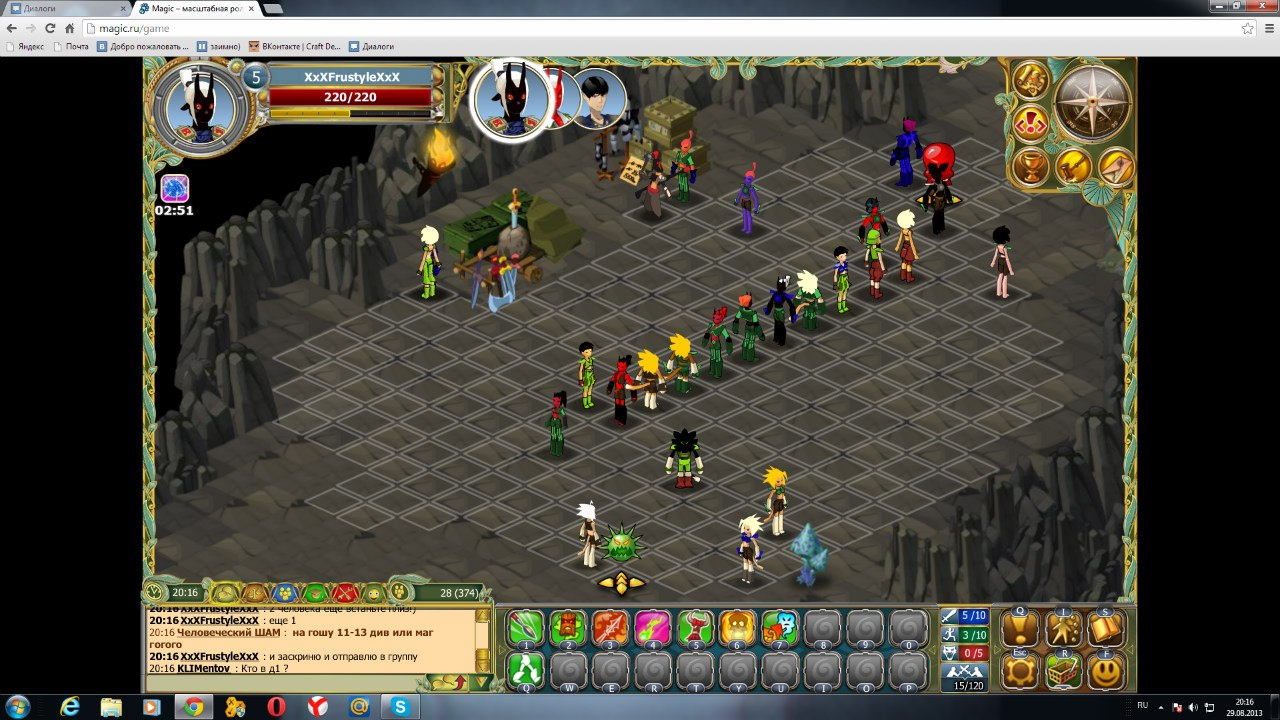Open the compass world map
1280x720 pixels.
click(1092, 102)
